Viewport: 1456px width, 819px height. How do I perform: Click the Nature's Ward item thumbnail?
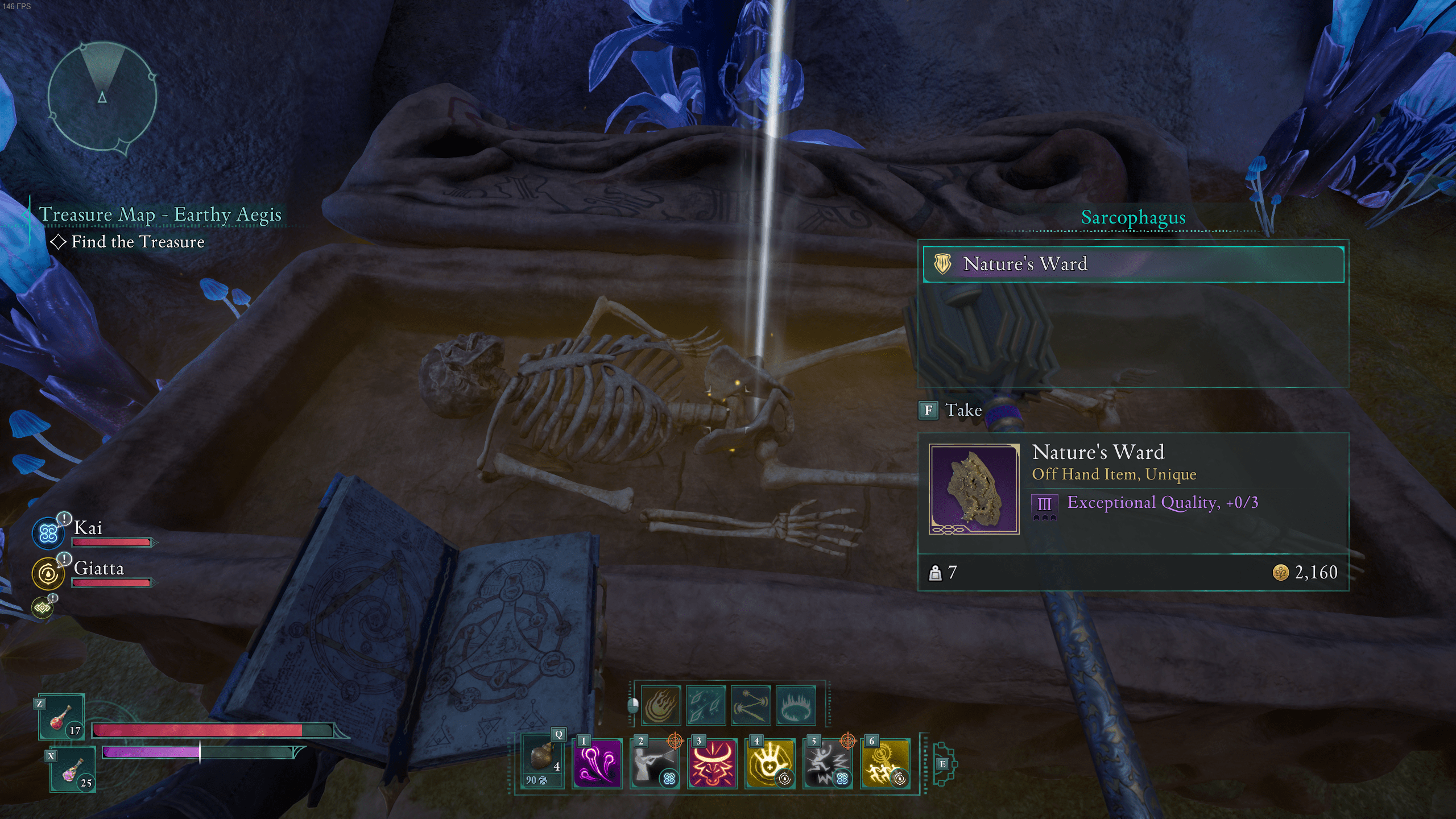pyautogui.click(x=974, y=489)
